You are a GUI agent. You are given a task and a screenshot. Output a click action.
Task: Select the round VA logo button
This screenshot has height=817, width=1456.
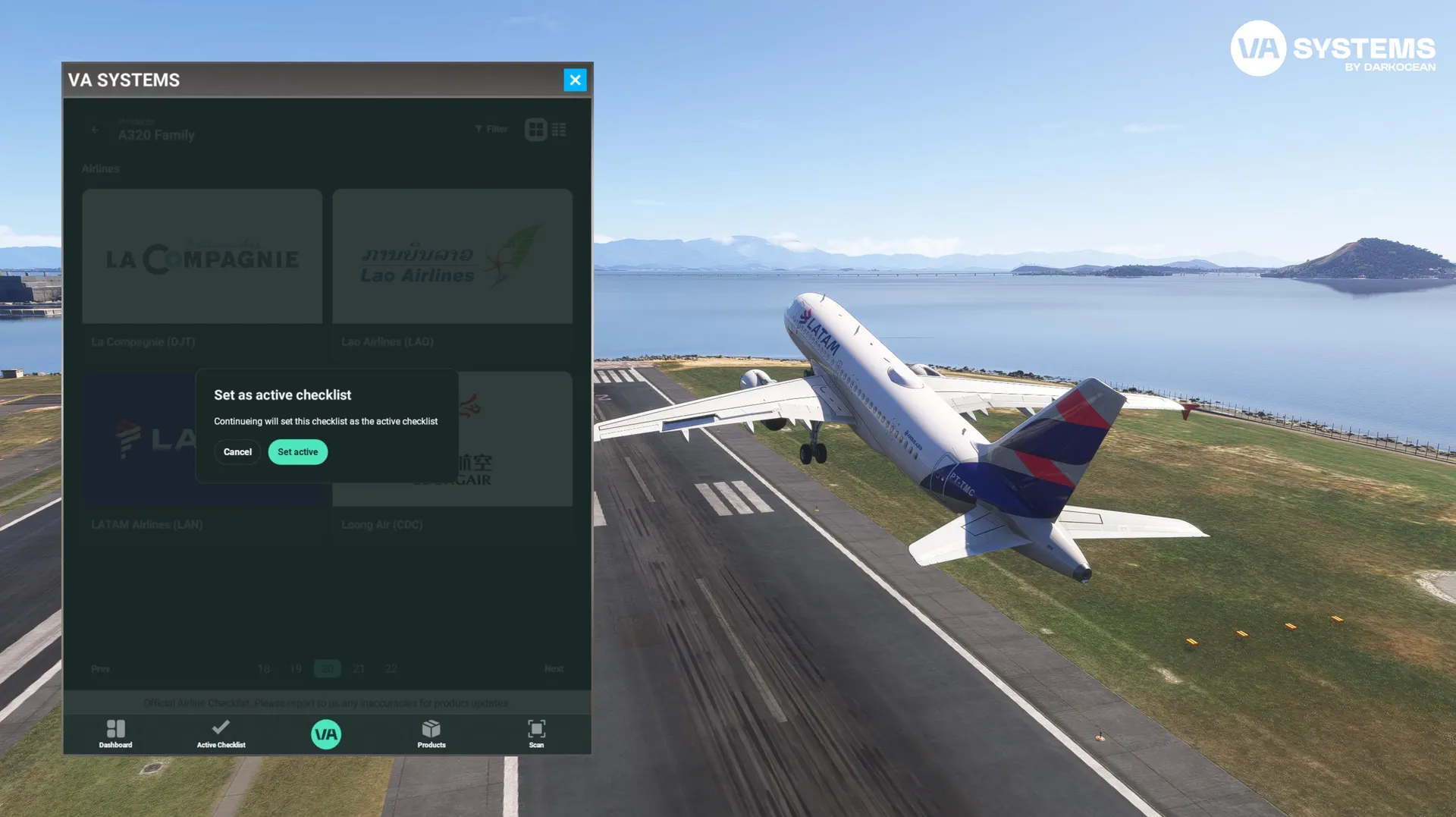coord(326,734)
